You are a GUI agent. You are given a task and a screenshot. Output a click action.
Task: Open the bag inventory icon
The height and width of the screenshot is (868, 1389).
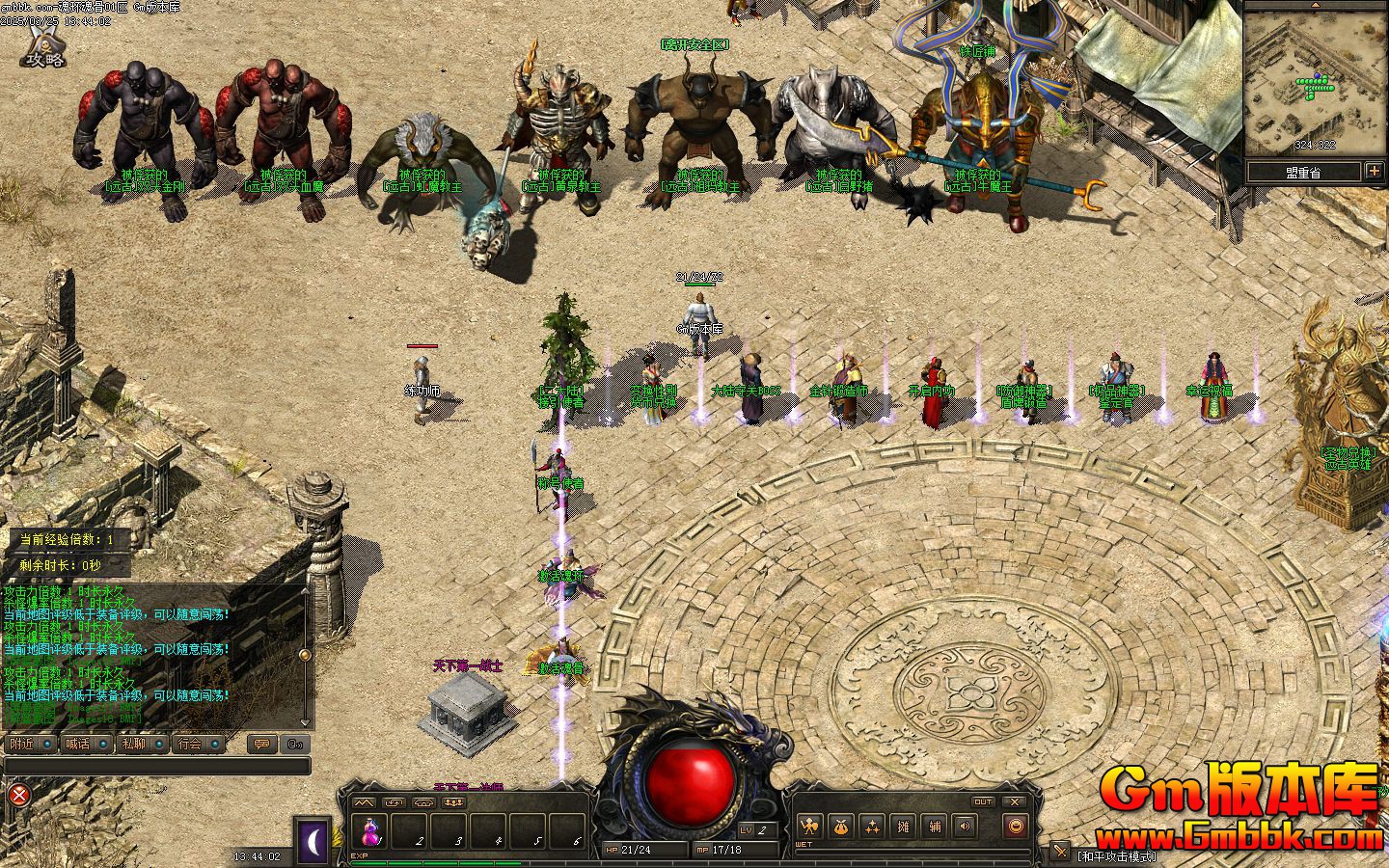click(841, 826)
